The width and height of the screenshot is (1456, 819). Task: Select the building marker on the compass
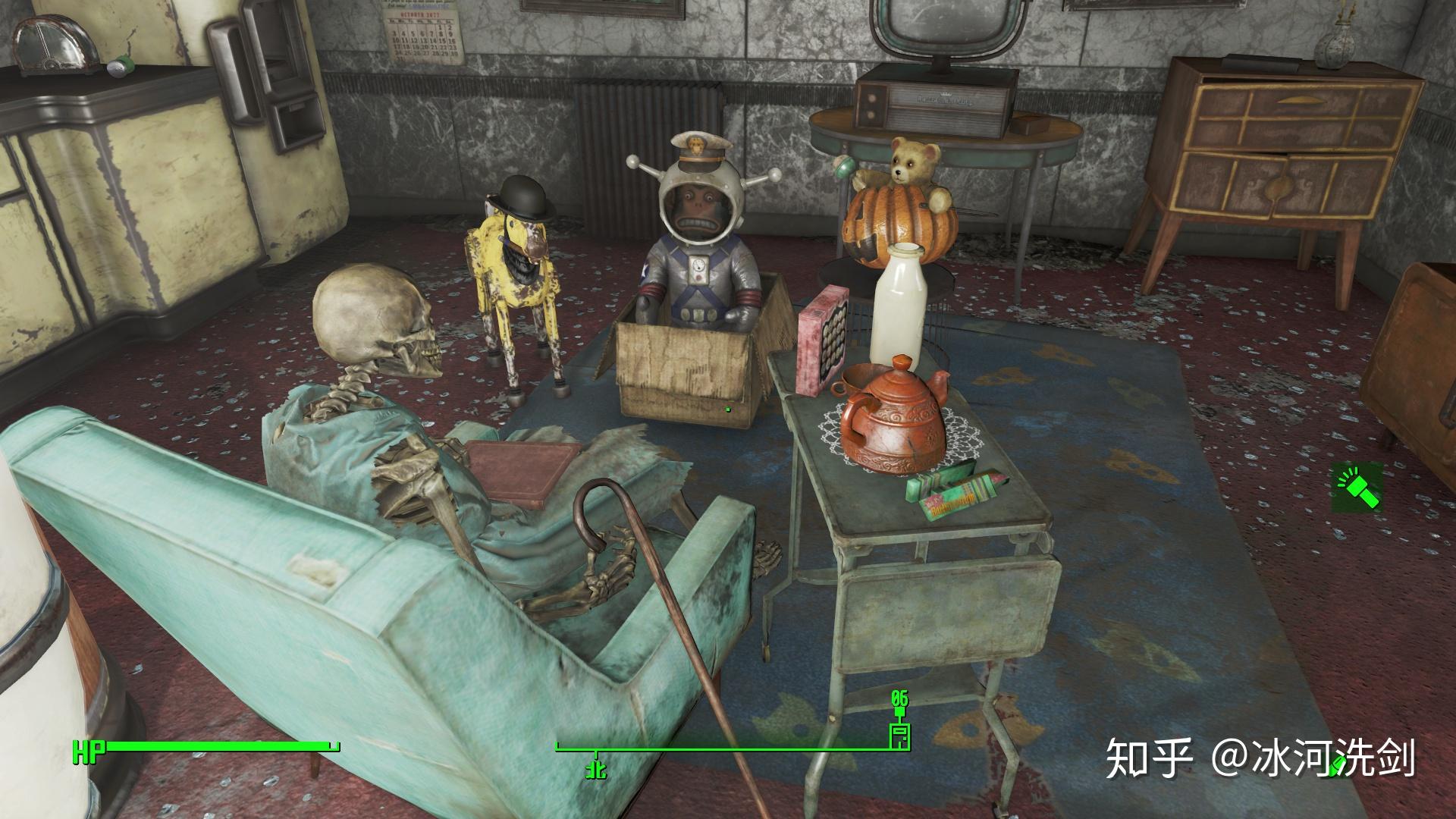pos(899,736)
